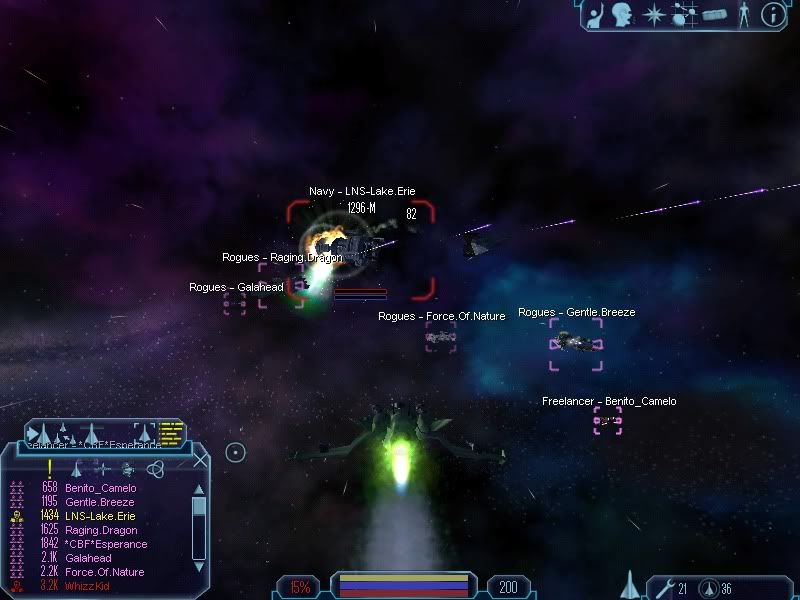This screenshot has width=800, height=600.
Task: Close the contact list panel
Action: (200, 461)
